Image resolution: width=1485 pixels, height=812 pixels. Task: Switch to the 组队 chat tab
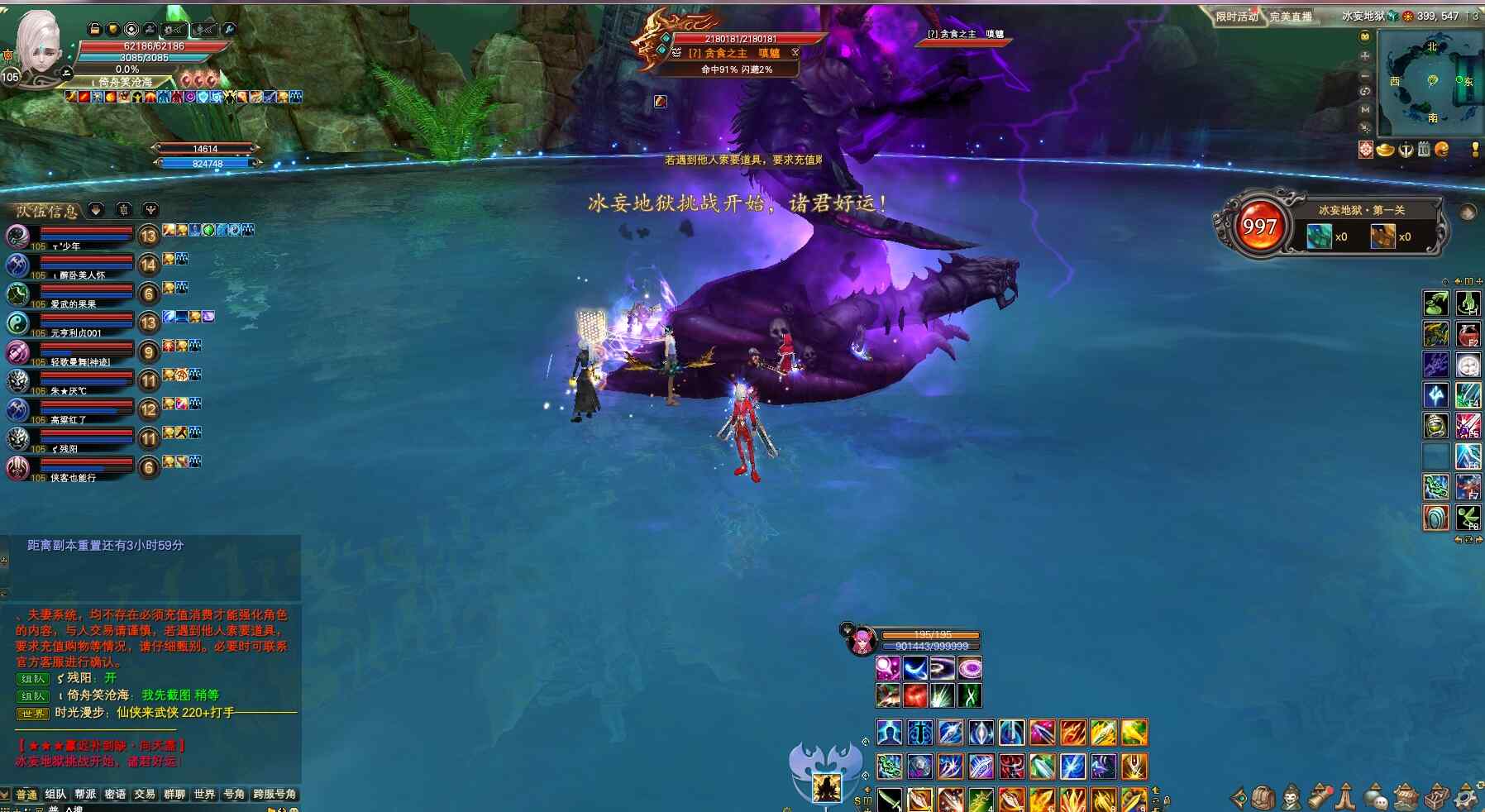[55, 795]
